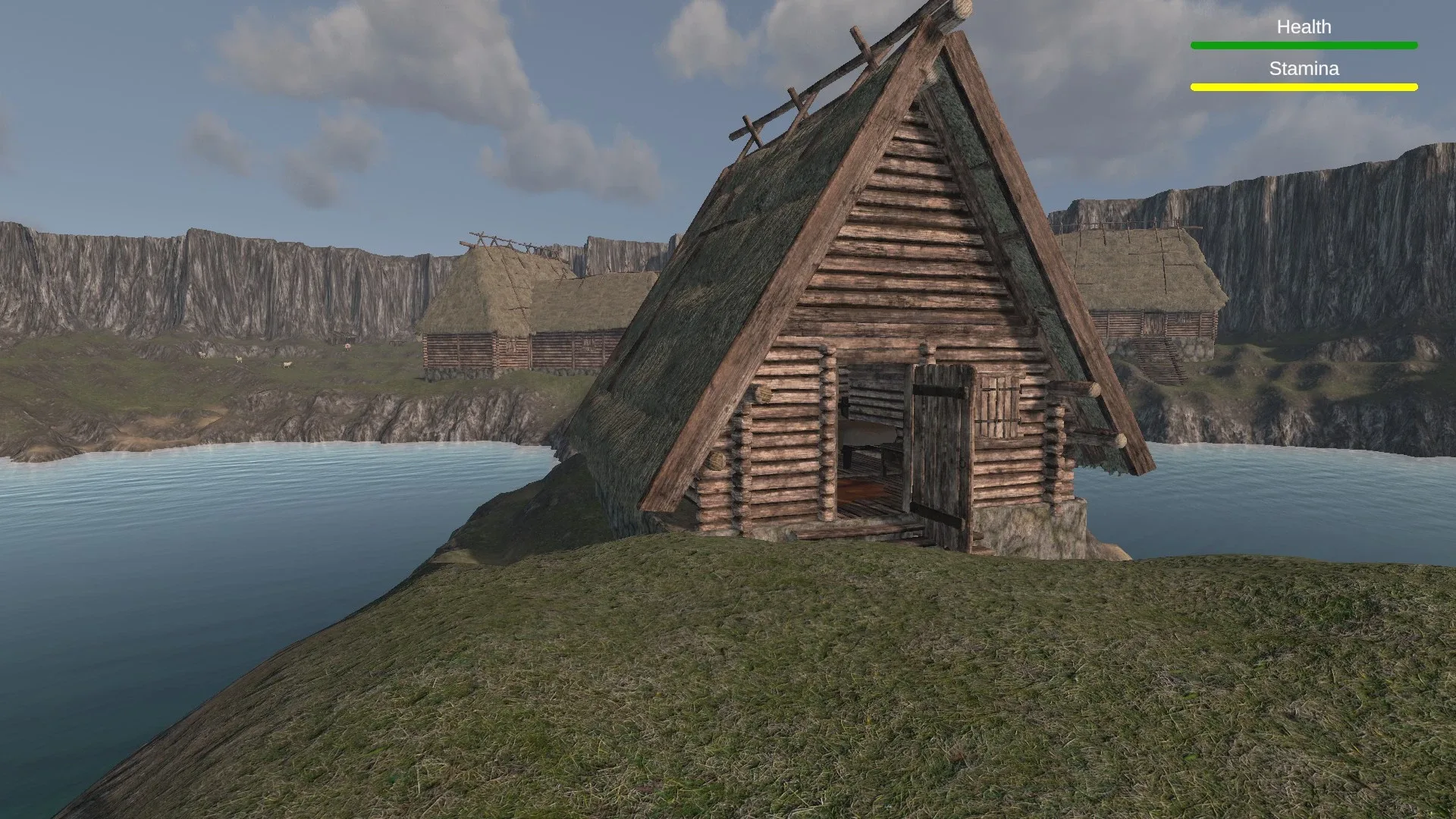Click the Stamina label in the HUD
The height and width of the screenshot is (819, 1456).
tap(1304, 69)
